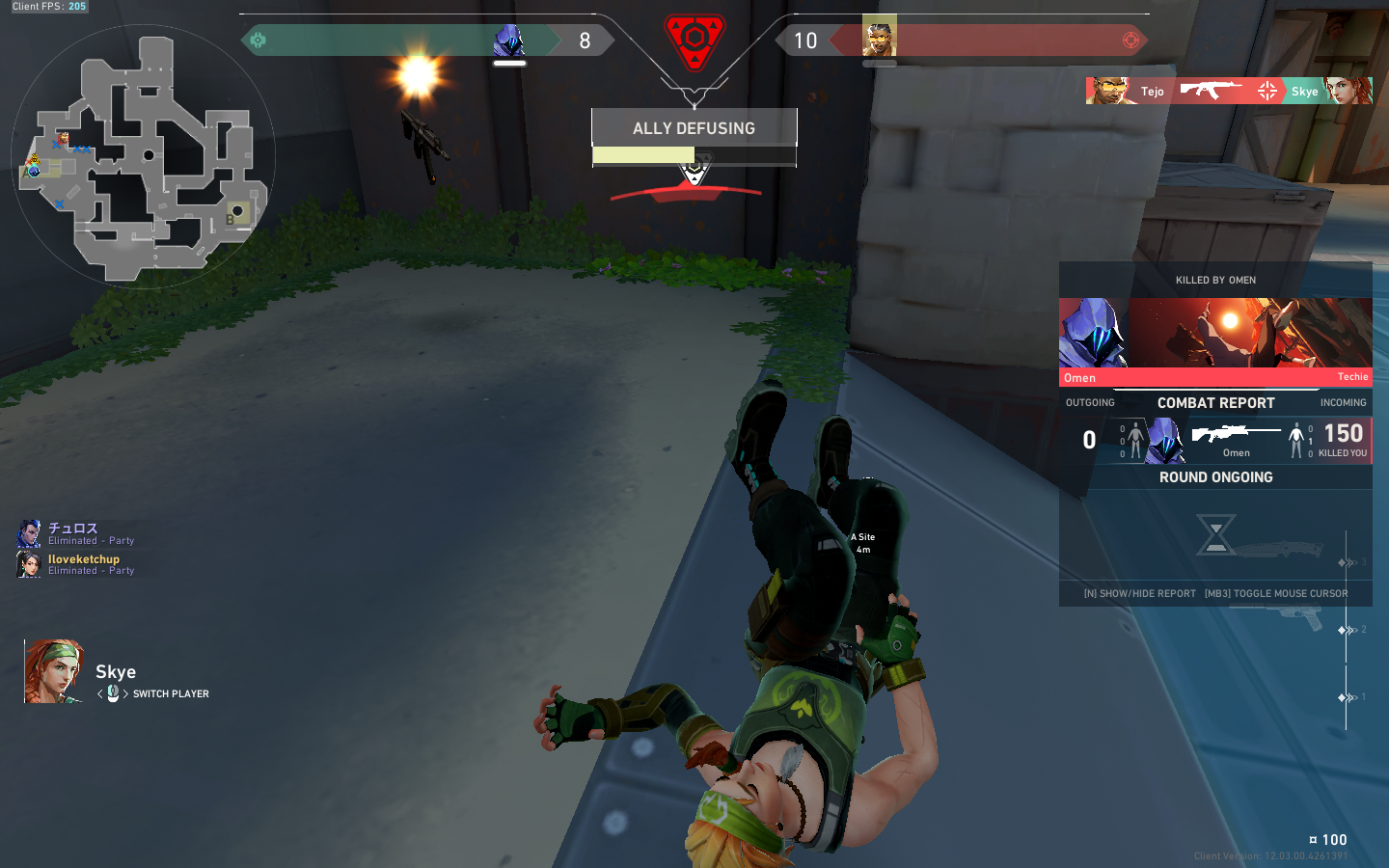Toggle the mouse cursor via MB3 prompt
Screen dimensions: 1389x868
coord(1276,593)
